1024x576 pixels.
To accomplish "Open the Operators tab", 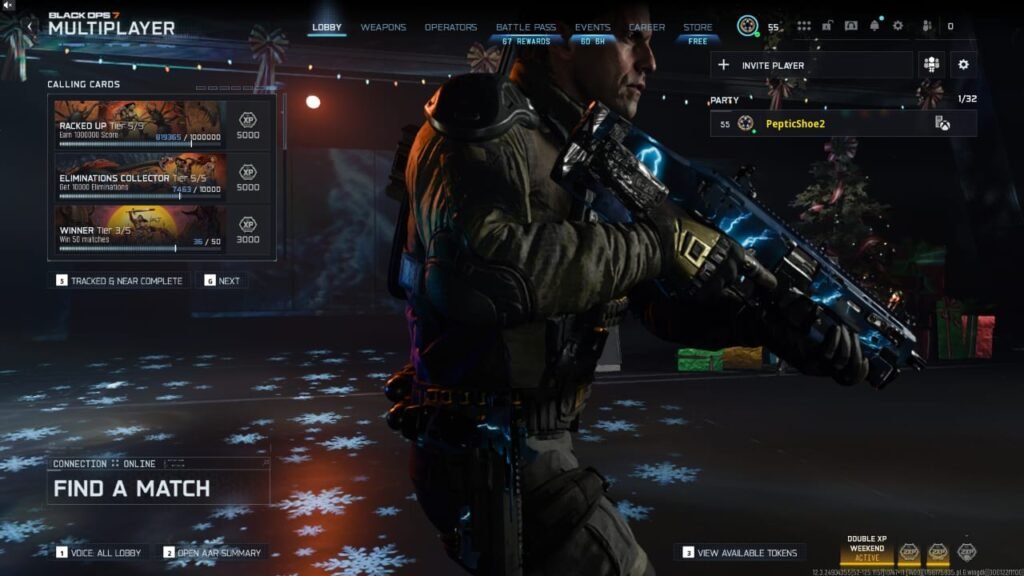I will pos(450,27).
